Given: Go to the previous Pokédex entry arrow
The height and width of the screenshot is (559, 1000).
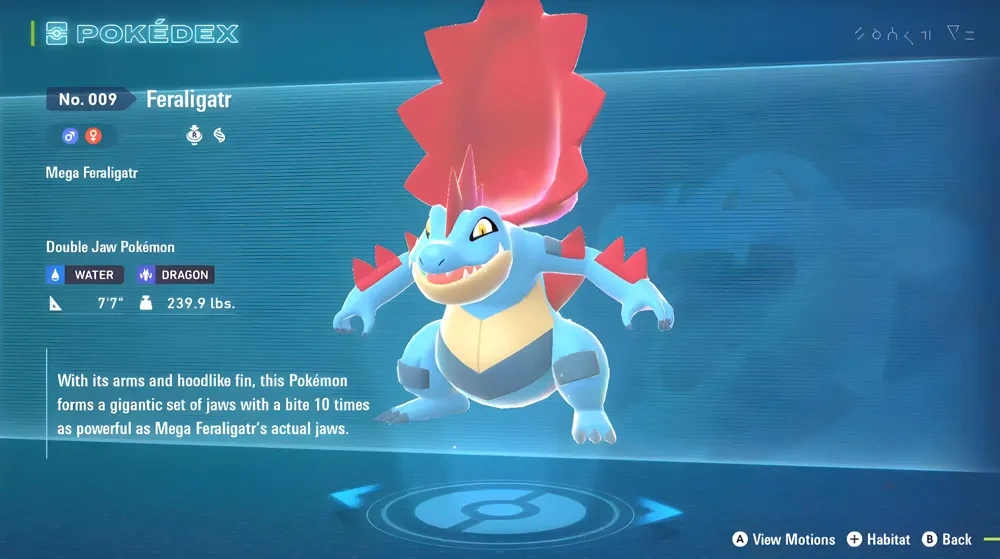Looking at the screenshot, I should [355, 497].
